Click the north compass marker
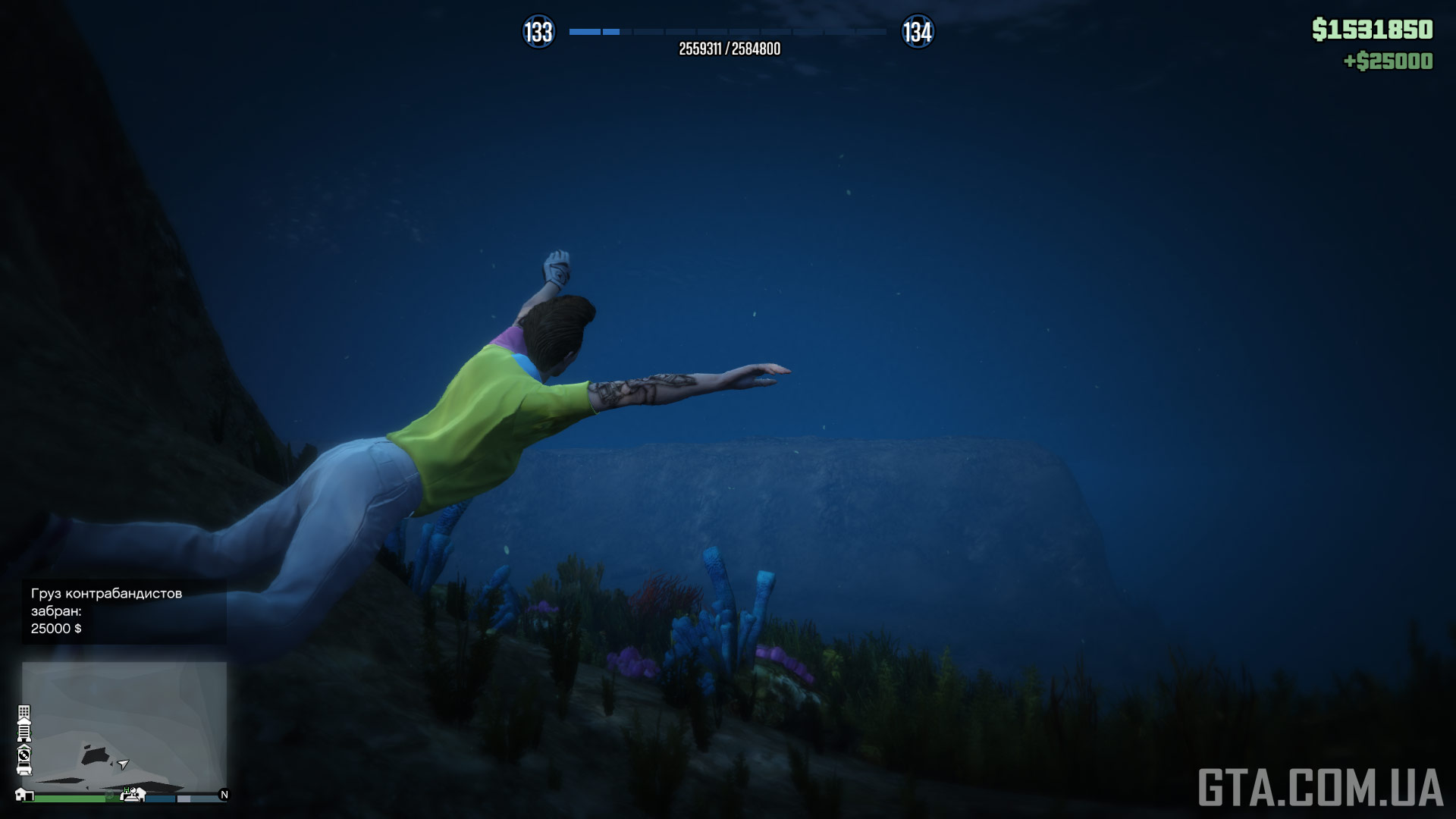 coord(224,795)
